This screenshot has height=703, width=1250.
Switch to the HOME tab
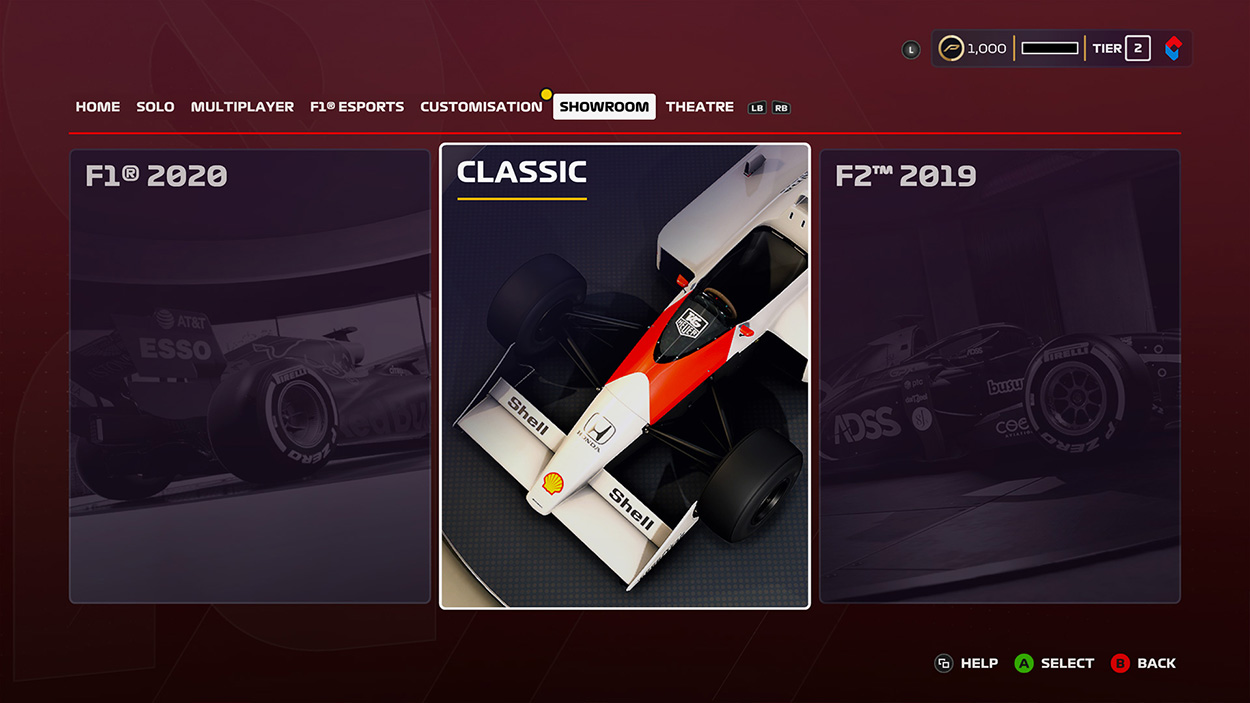click(x=98, y=107)
